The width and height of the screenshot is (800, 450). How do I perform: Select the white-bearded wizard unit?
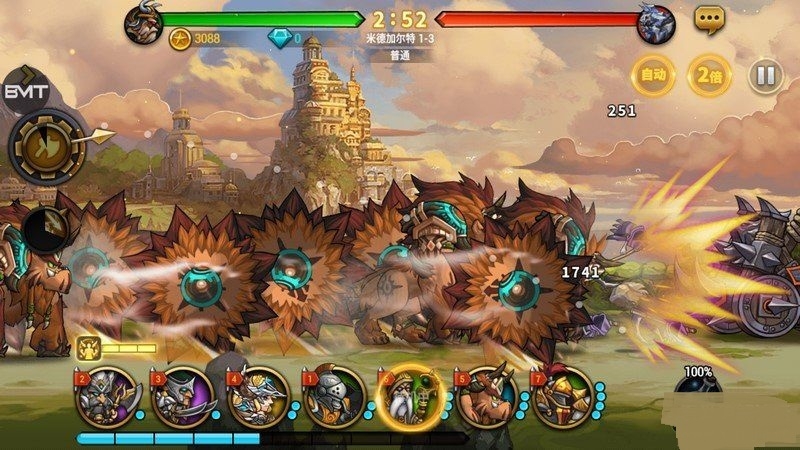pos(410,396)
